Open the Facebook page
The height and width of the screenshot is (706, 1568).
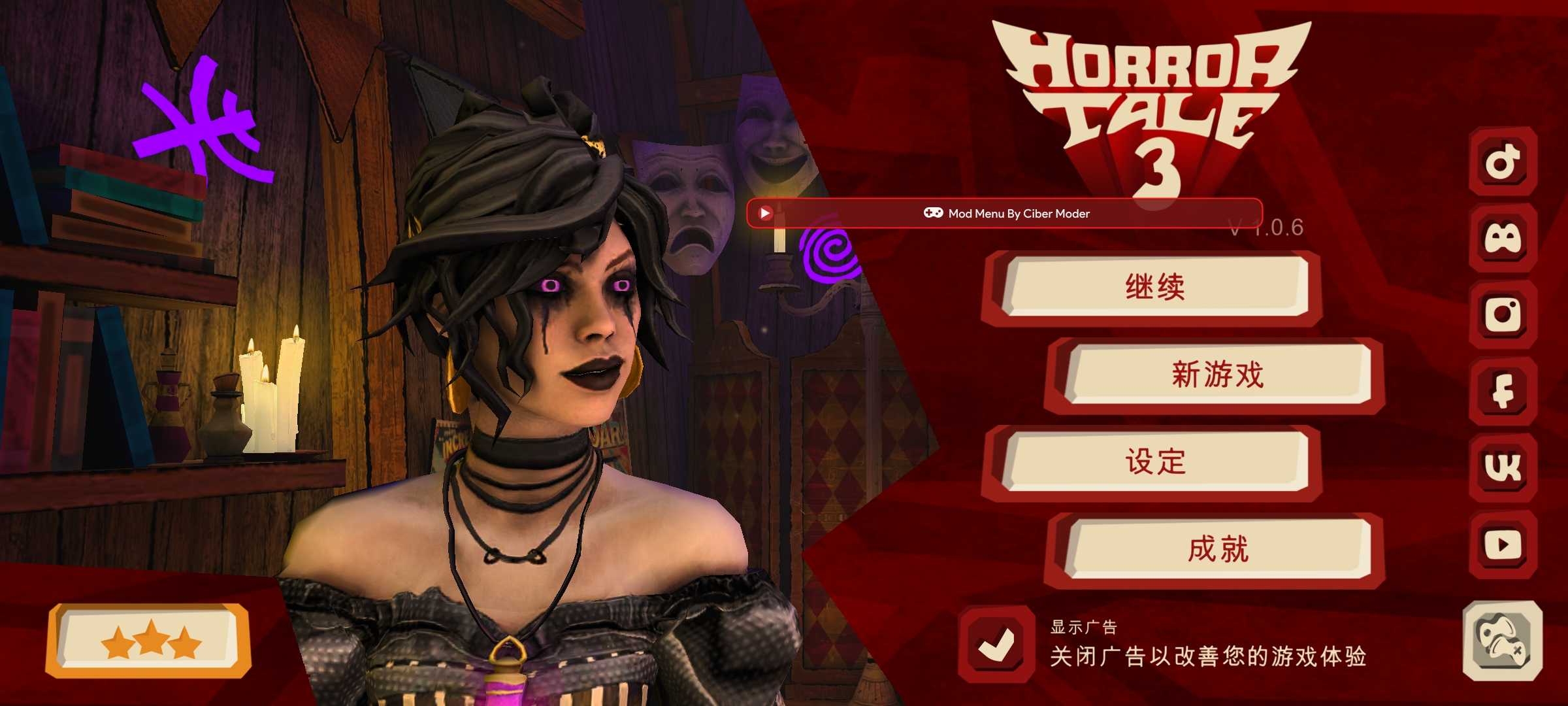click(x=1503, y=391)
